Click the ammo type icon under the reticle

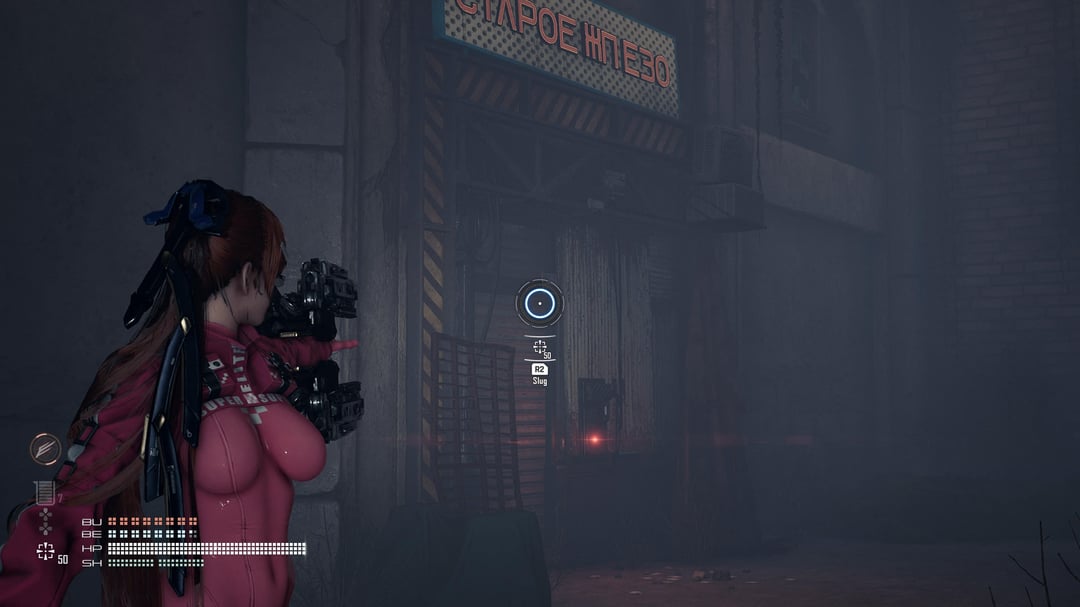tap(540, 347)
